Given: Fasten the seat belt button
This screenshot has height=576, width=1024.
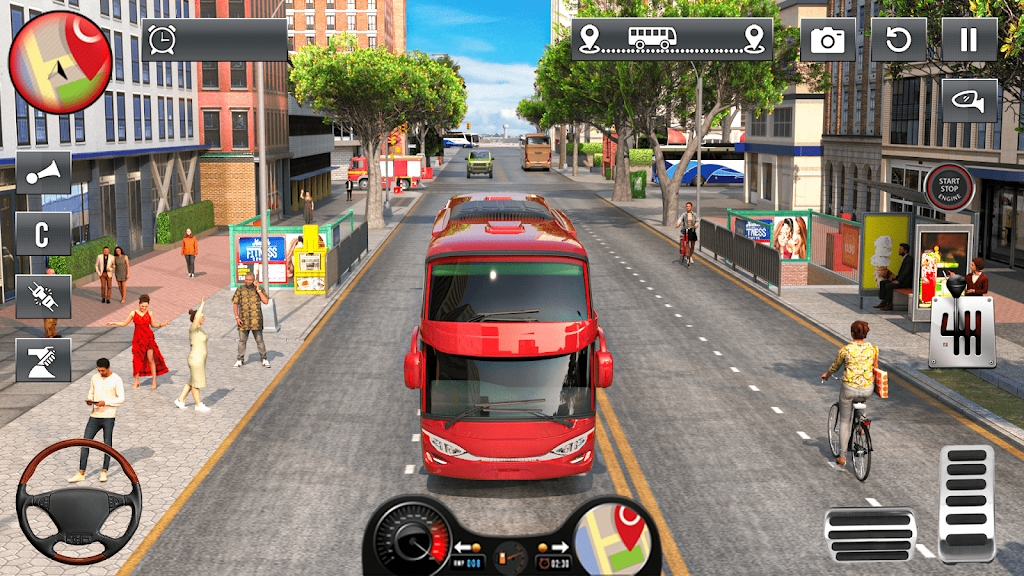Looking at the screenshot, I should click(x=43, y=360).
